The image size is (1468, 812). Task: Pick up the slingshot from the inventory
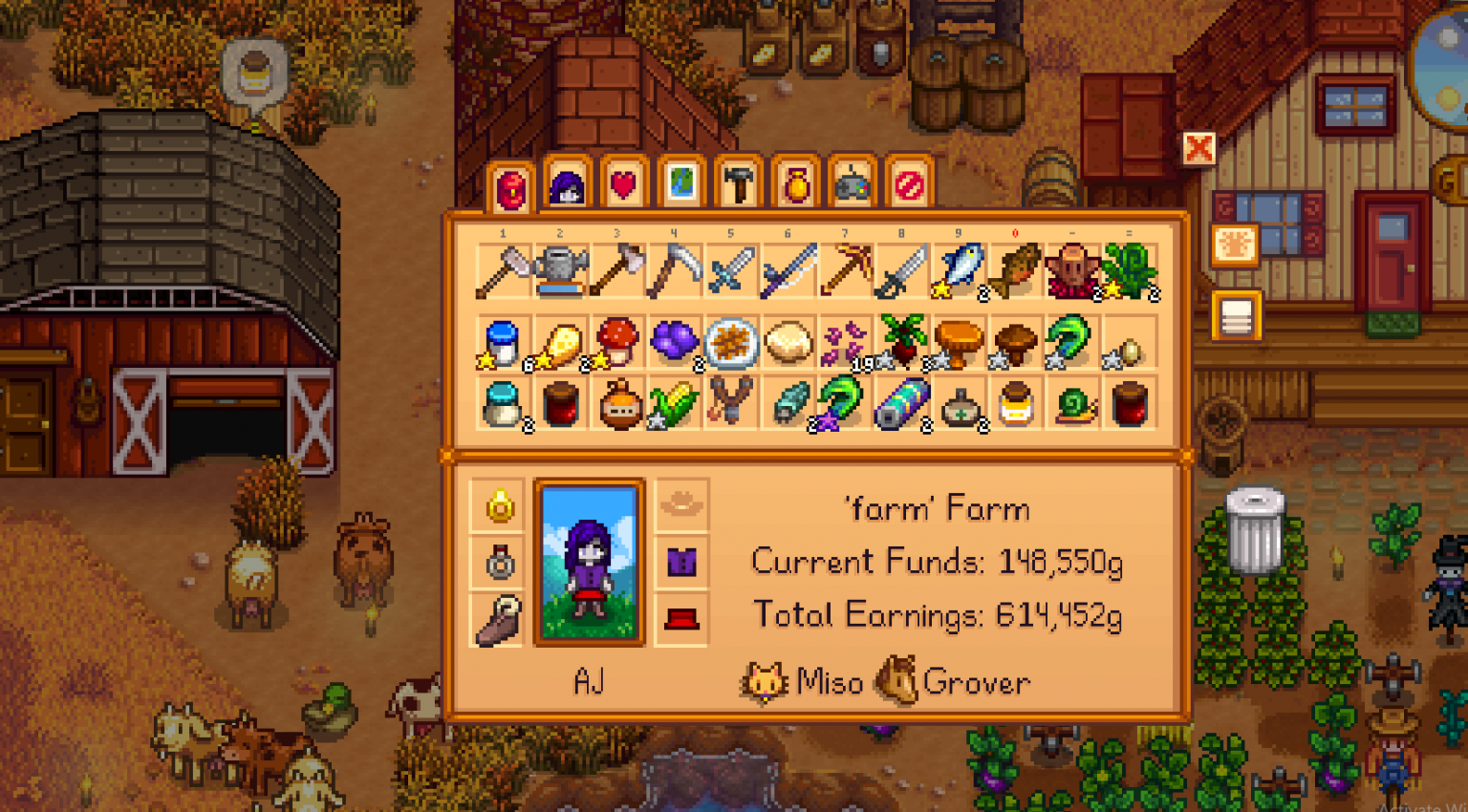731,404
